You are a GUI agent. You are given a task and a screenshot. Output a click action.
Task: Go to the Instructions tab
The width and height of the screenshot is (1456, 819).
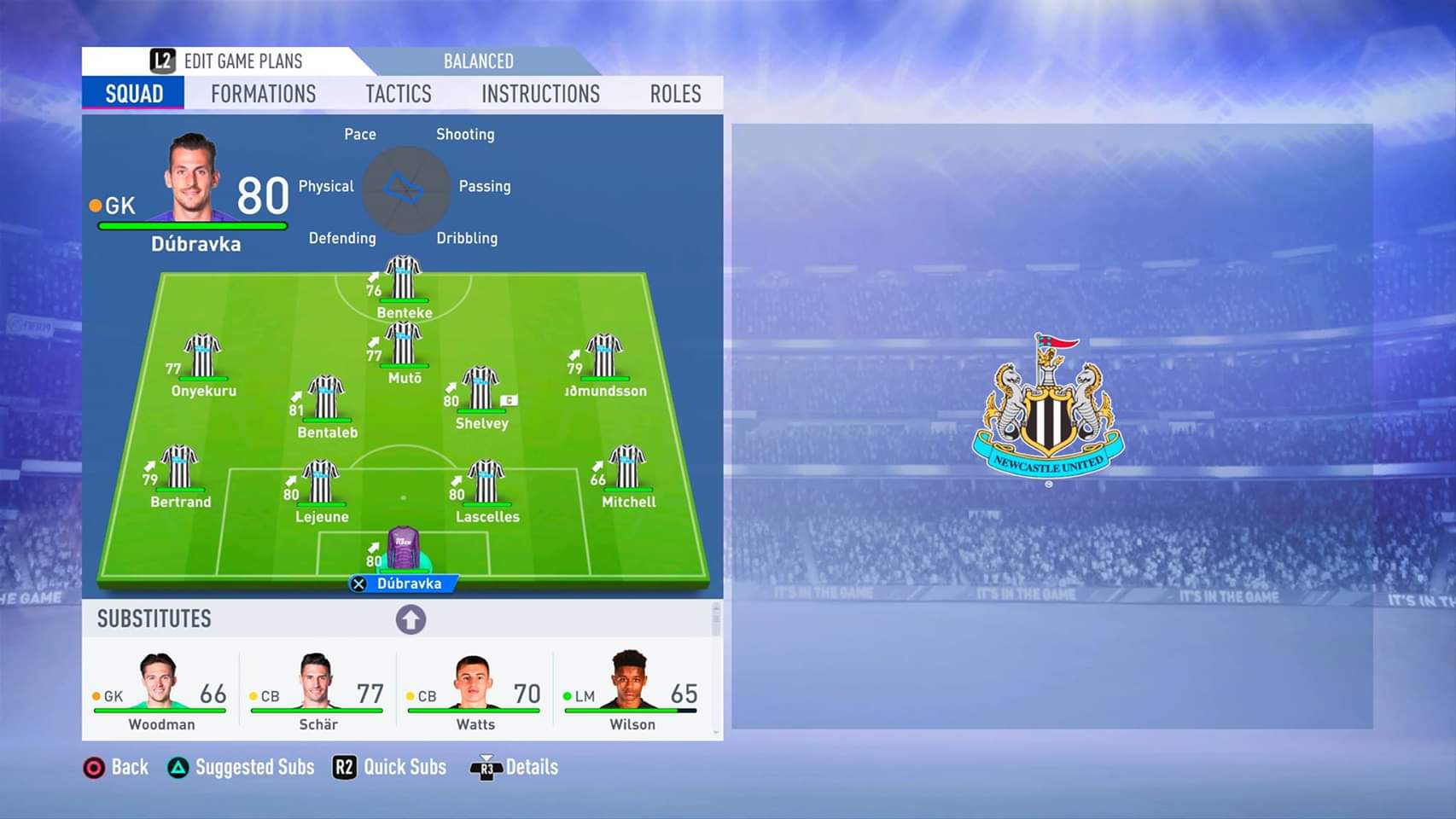pyautogui.click(x=540, y=94)
